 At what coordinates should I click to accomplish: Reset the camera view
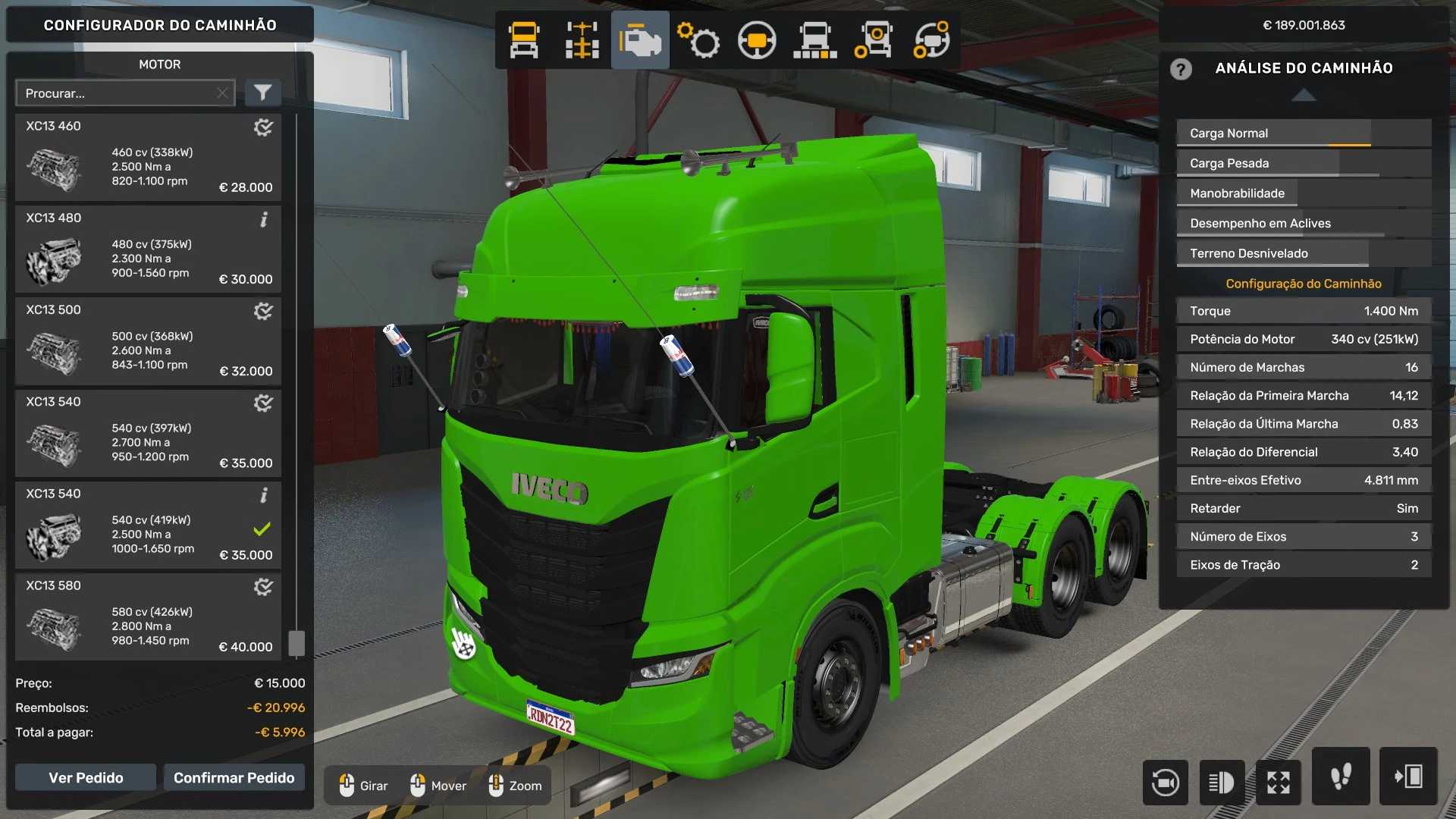pos(1165,782)
